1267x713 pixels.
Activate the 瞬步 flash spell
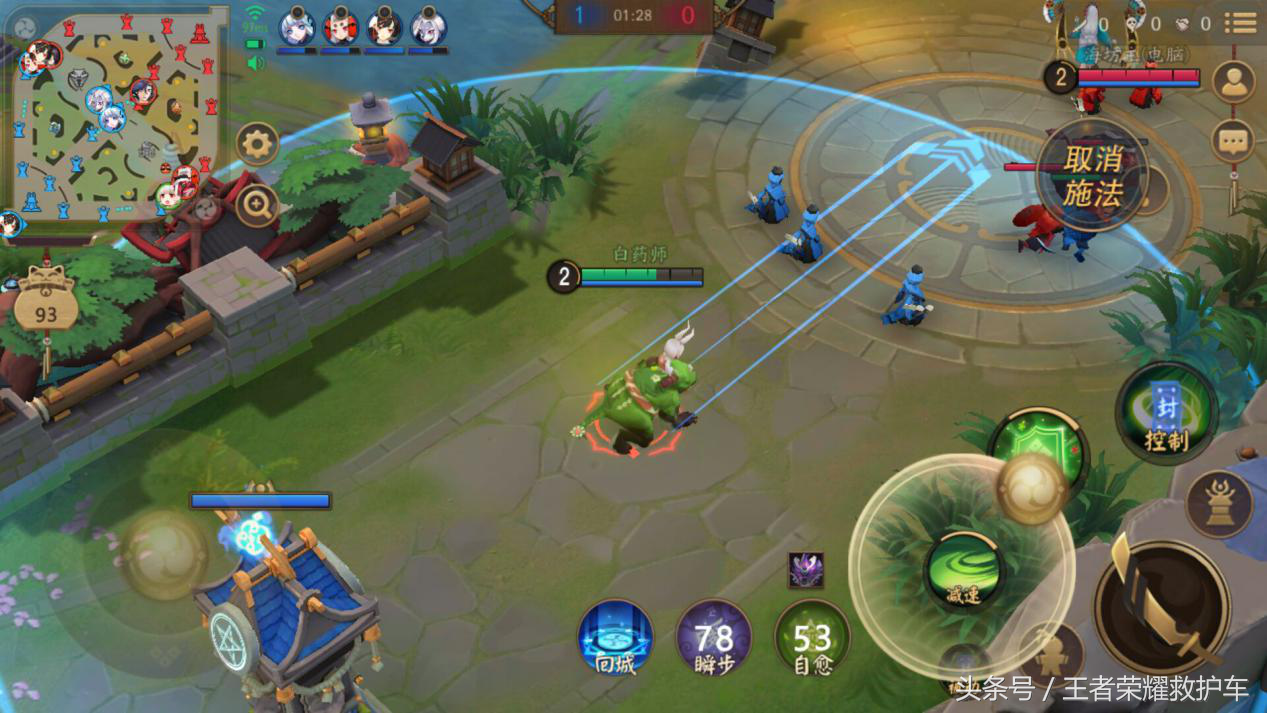pos(713,637)
